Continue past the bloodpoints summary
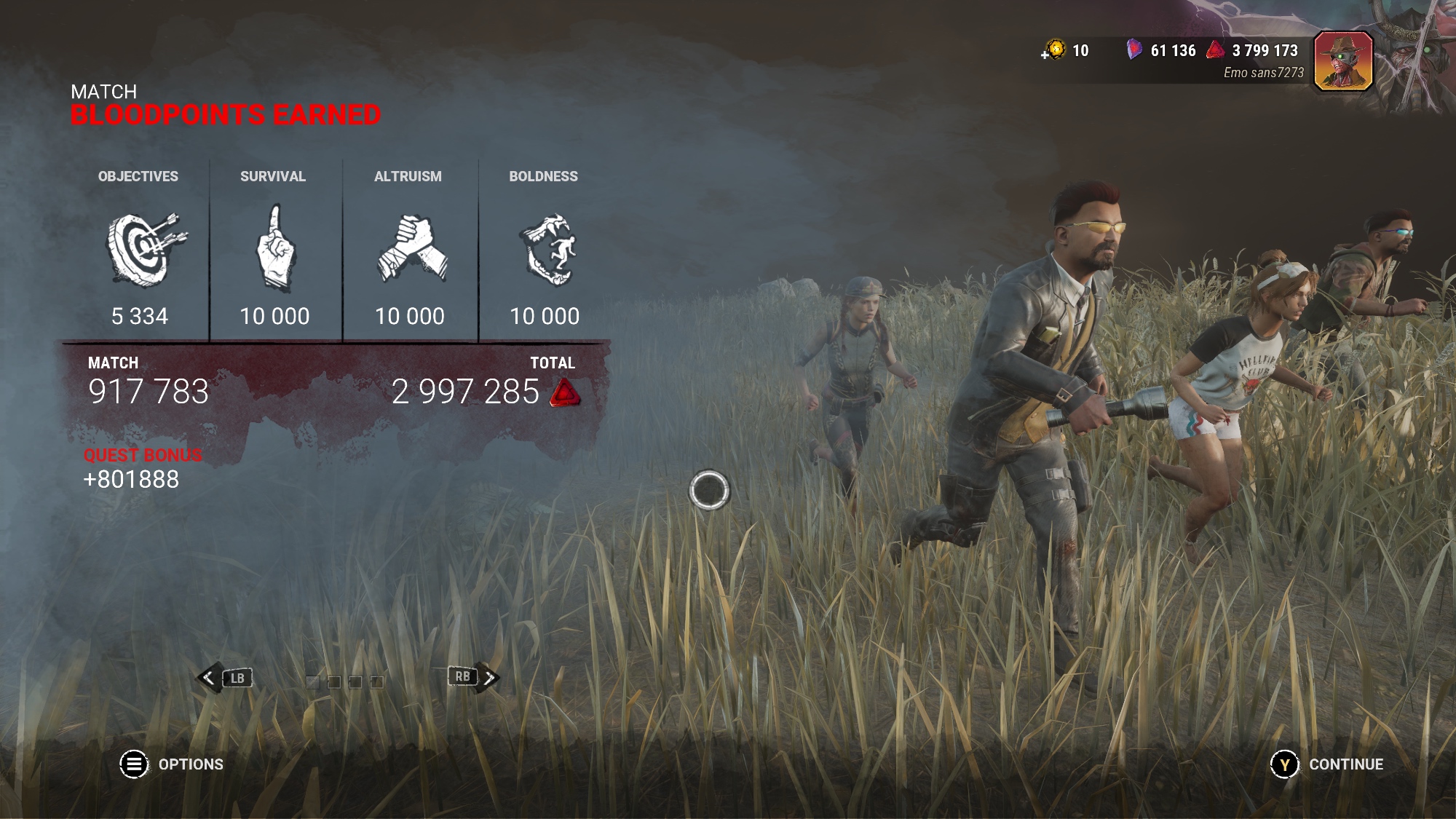This screenshot has width=1456, height=819. (x=1285, y=764)
